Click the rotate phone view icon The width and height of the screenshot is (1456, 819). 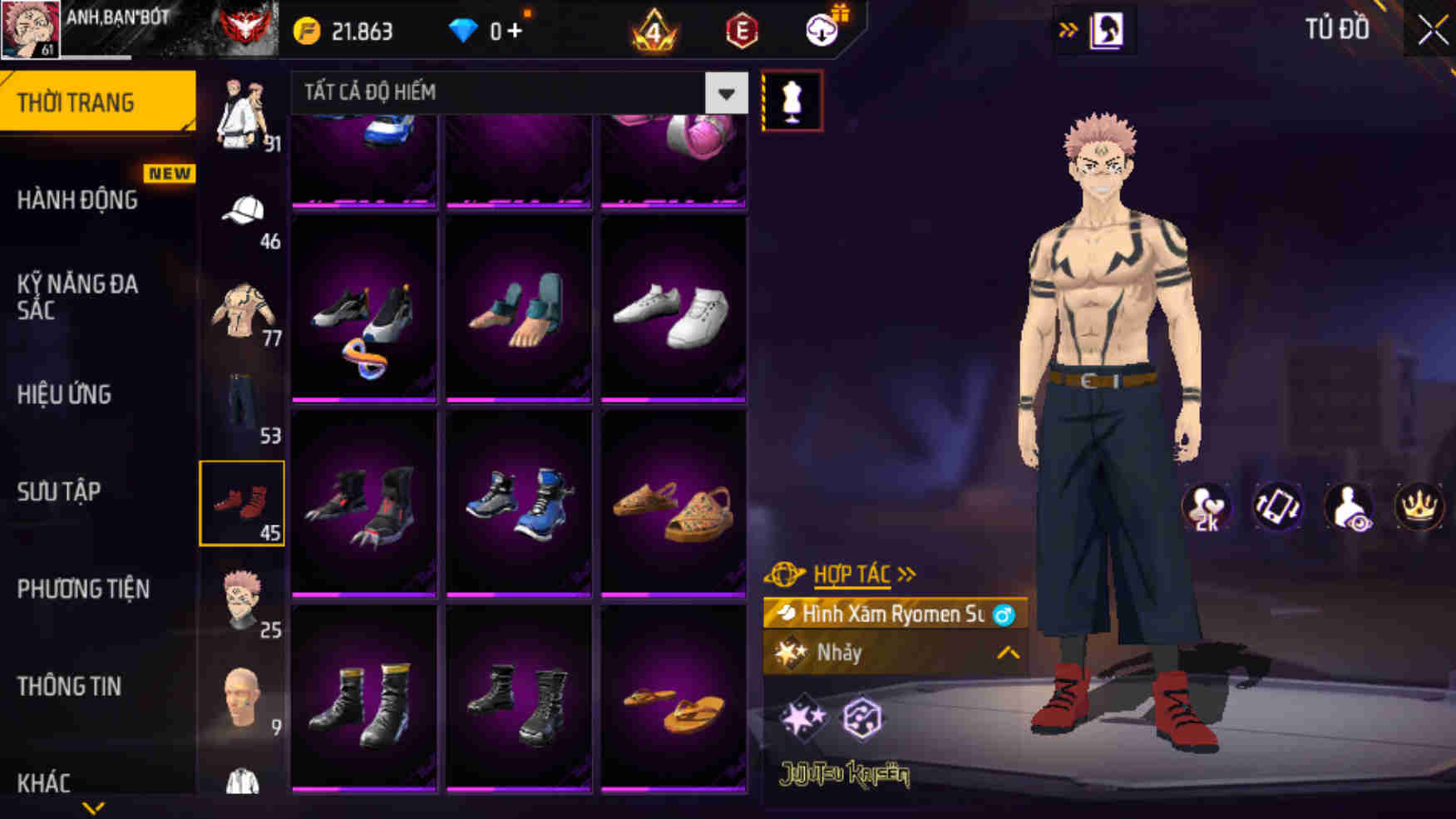coord(1277,507)
